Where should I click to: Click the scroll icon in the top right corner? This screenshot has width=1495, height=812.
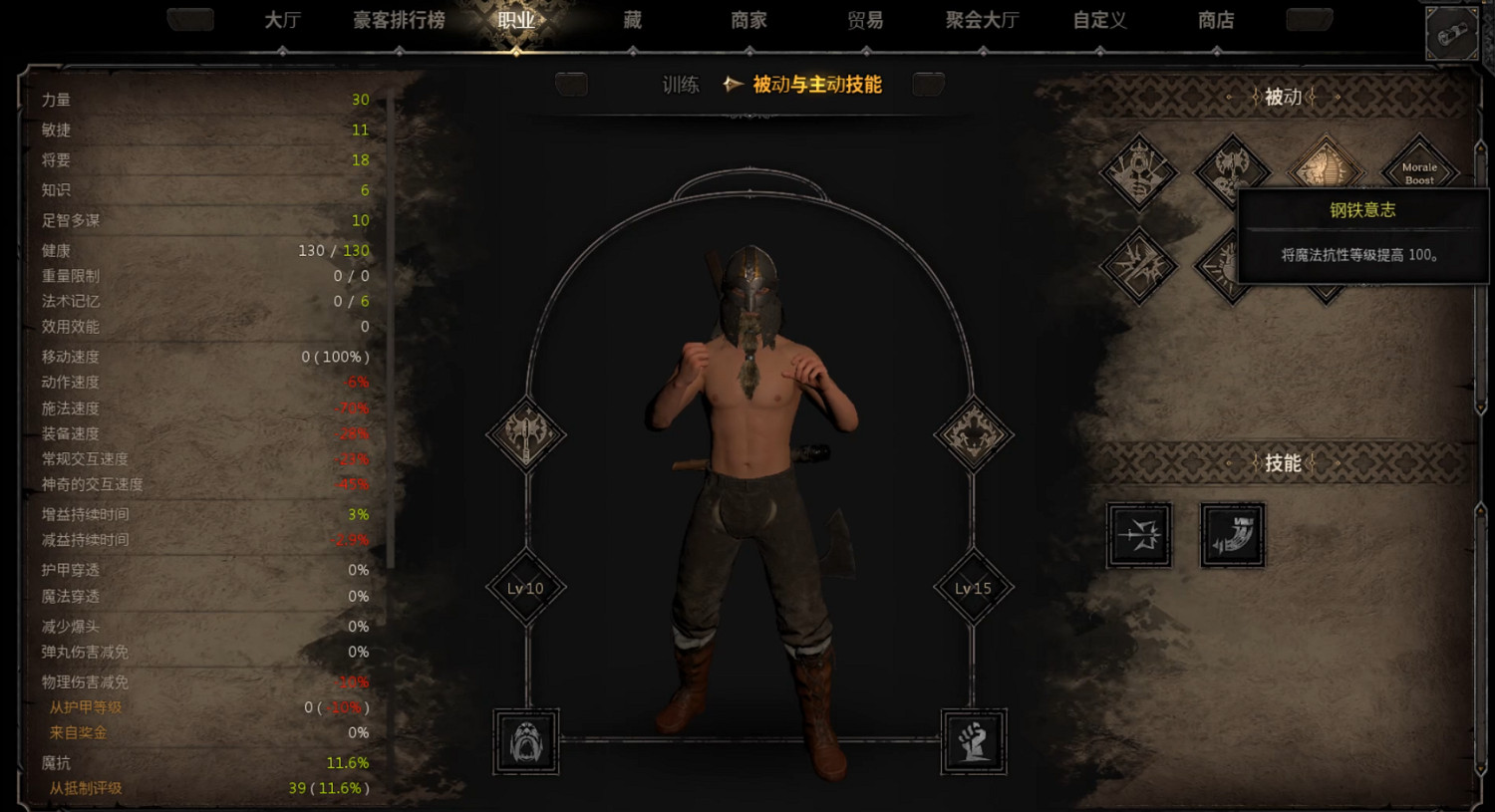[1452, 30]
